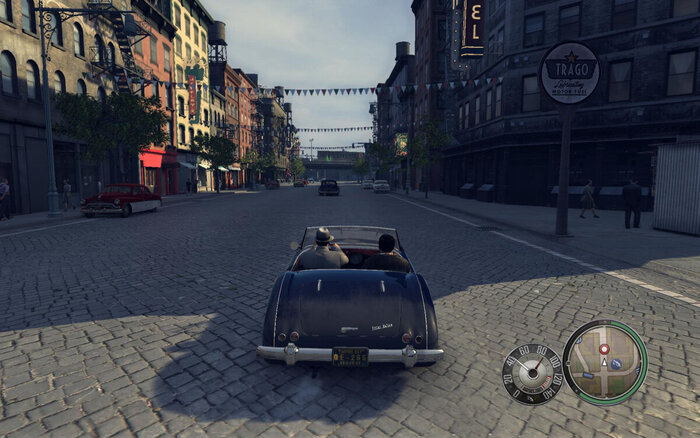Click the white player arrow on minimap

(x=604, y=363)
